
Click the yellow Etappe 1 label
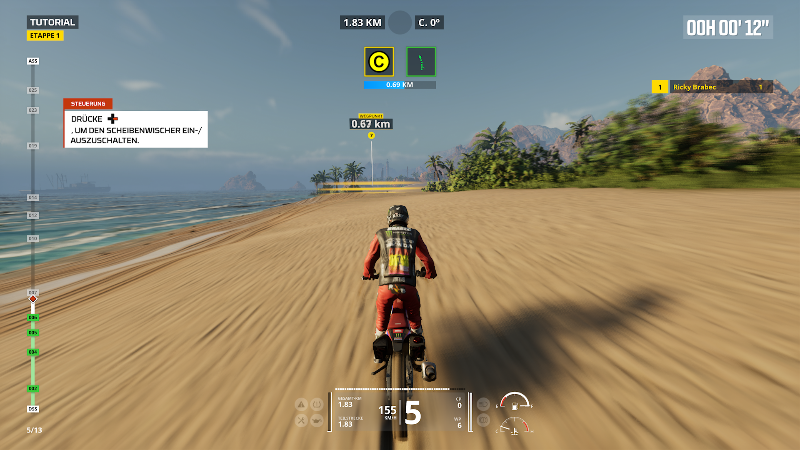pyautogui.click(x=45, y=36)
